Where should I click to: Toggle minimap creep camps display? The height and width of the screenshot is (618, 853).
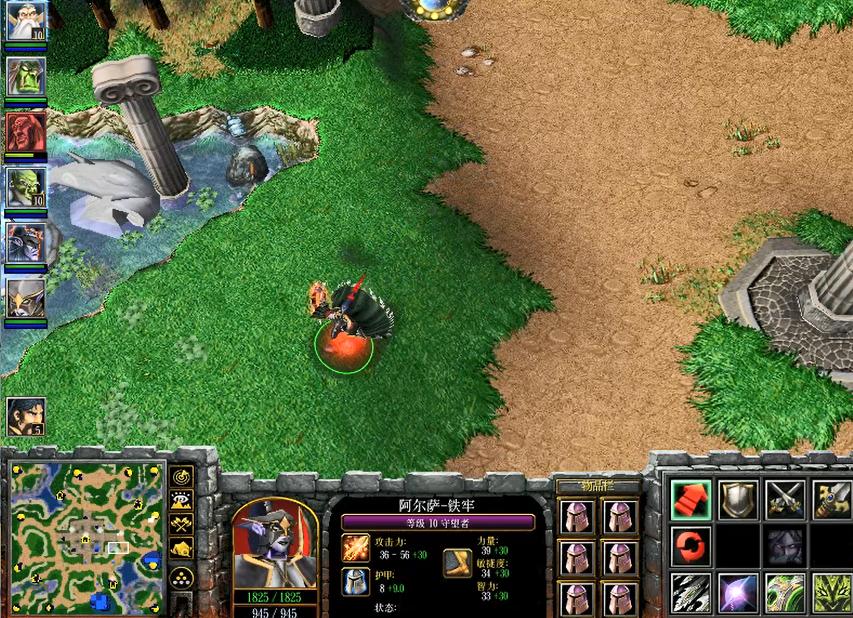point(181,549)
